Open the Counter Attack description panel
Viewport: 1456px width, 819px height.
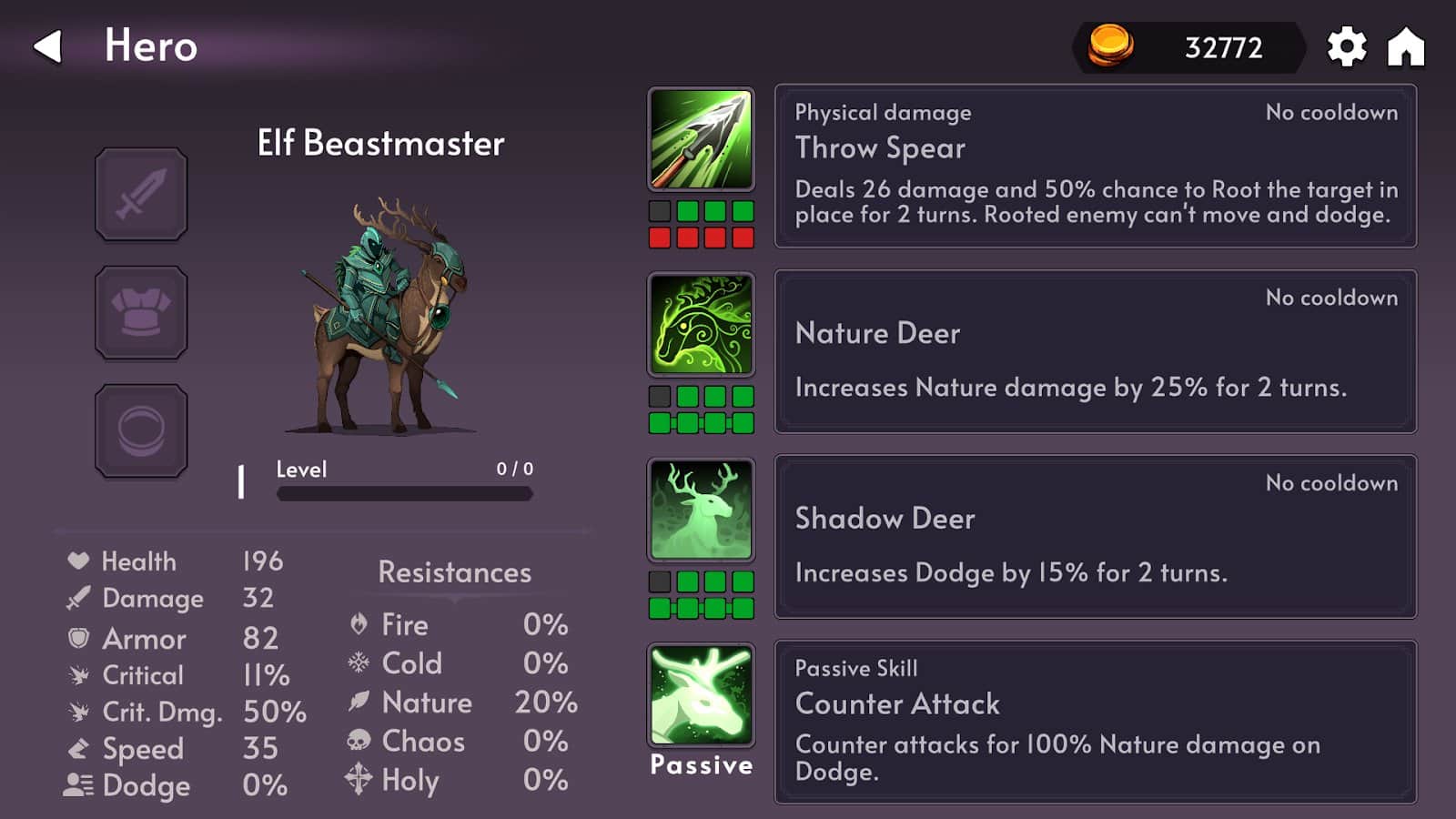(x=1095, y=722)
